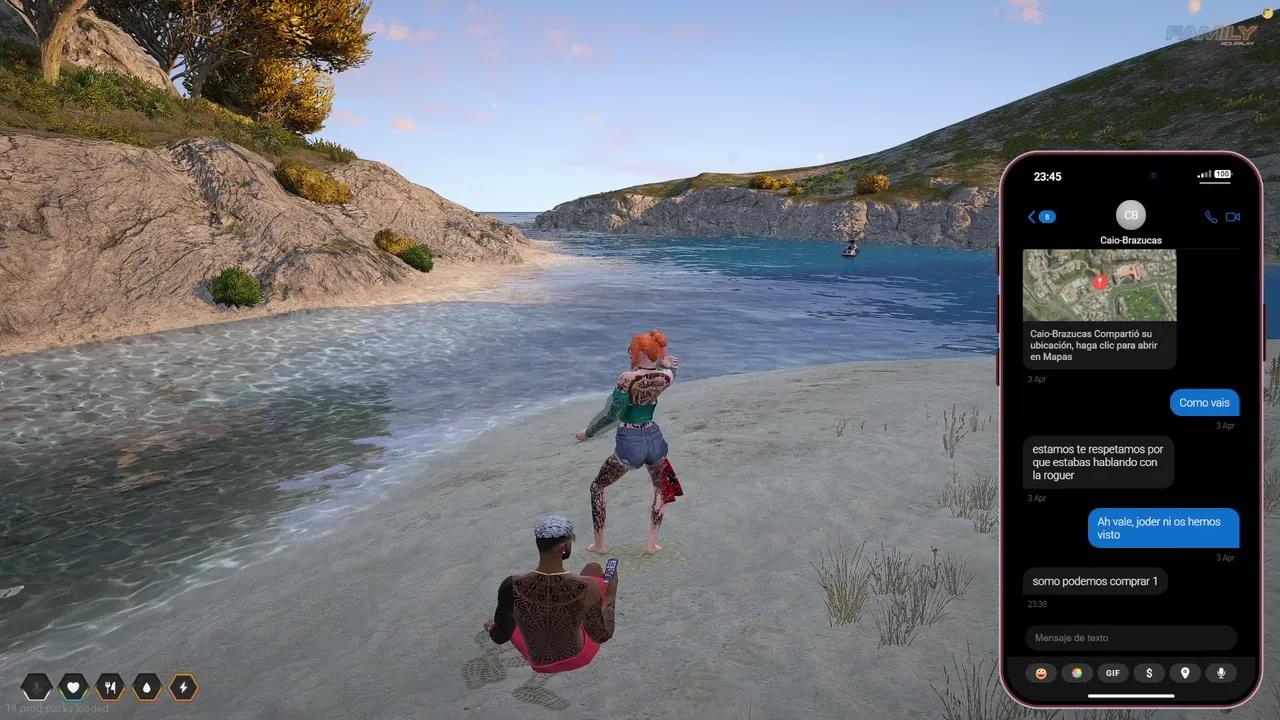Record a voice message with the microphone

(x=1221, y=673)
